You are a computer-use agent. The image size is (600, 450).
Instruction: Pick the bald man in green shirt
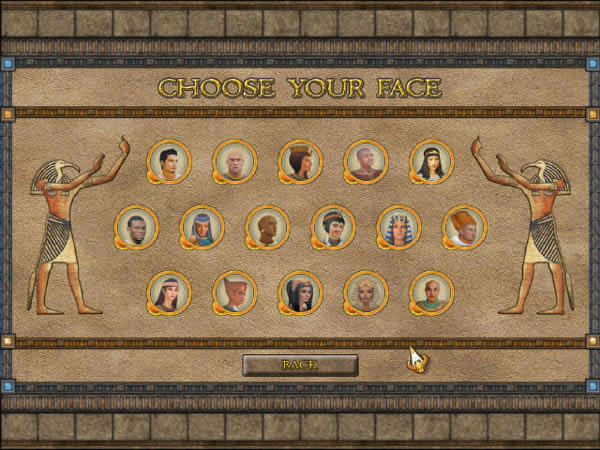click(432, 292)
